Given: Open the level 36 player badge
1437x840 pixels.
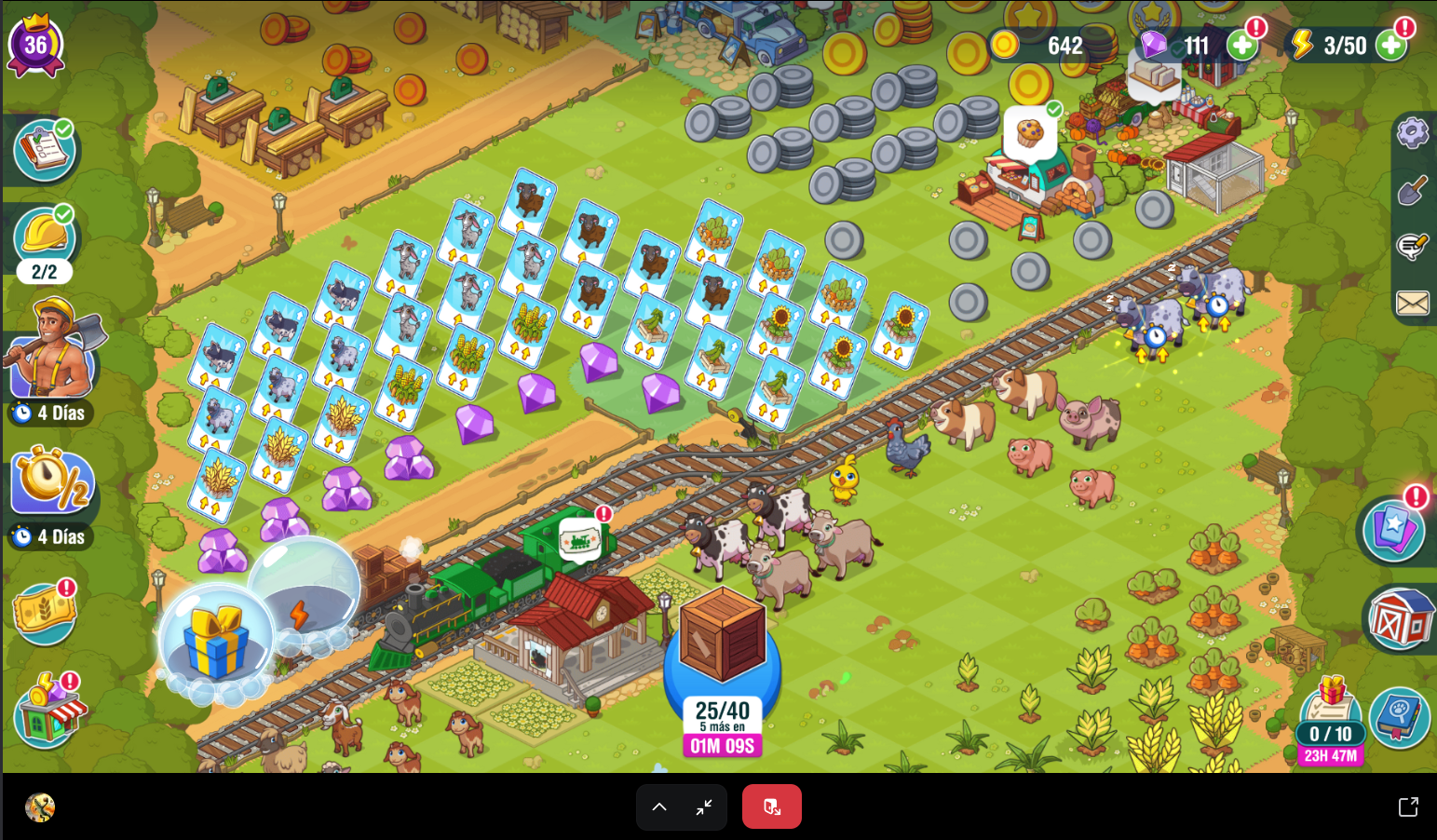Looking at the screenshot, I should [x=35, y=45].
